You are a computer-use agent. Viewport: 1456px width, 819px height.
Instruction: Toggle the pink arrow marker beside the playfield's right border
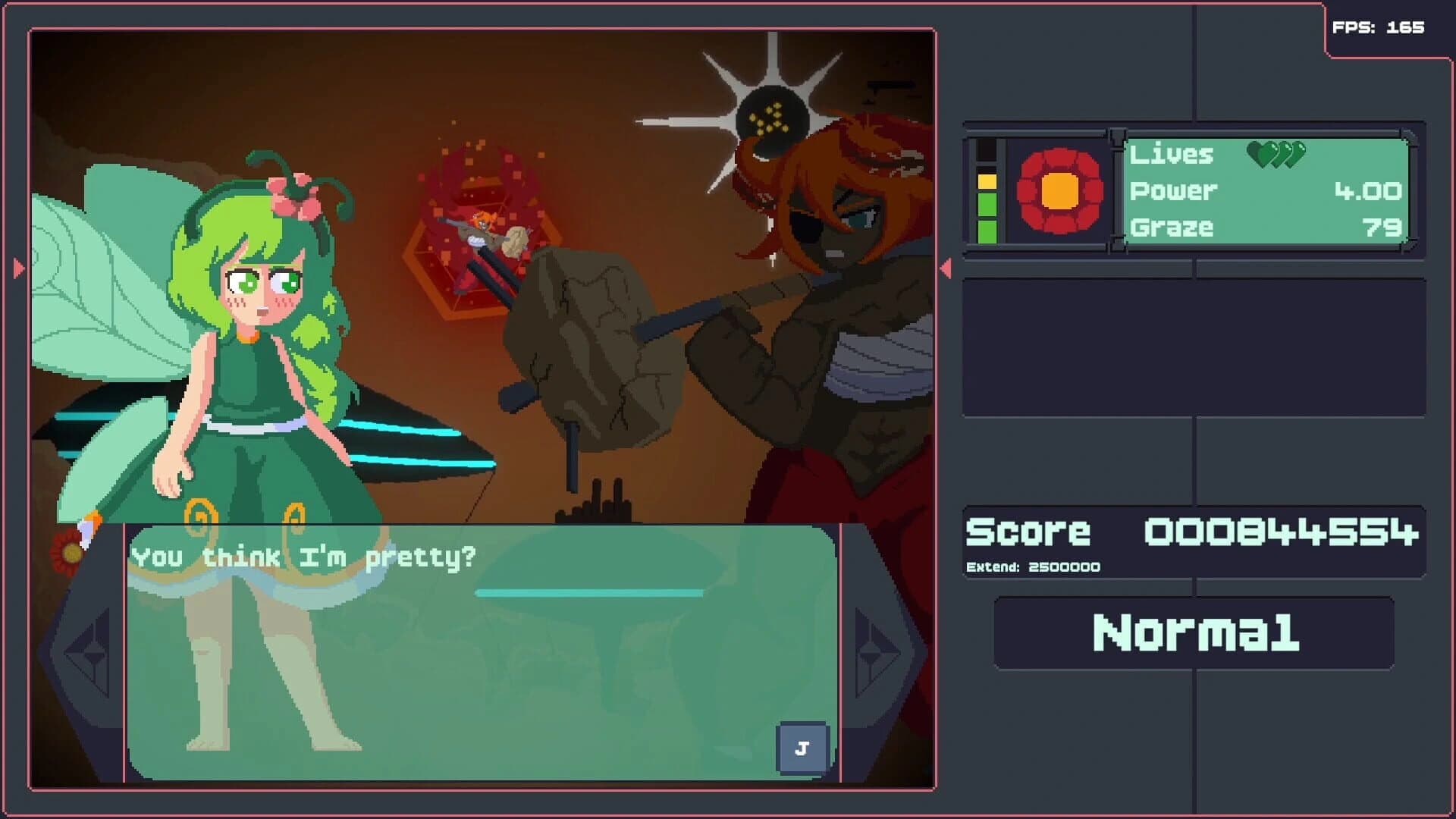coord(946,267)
